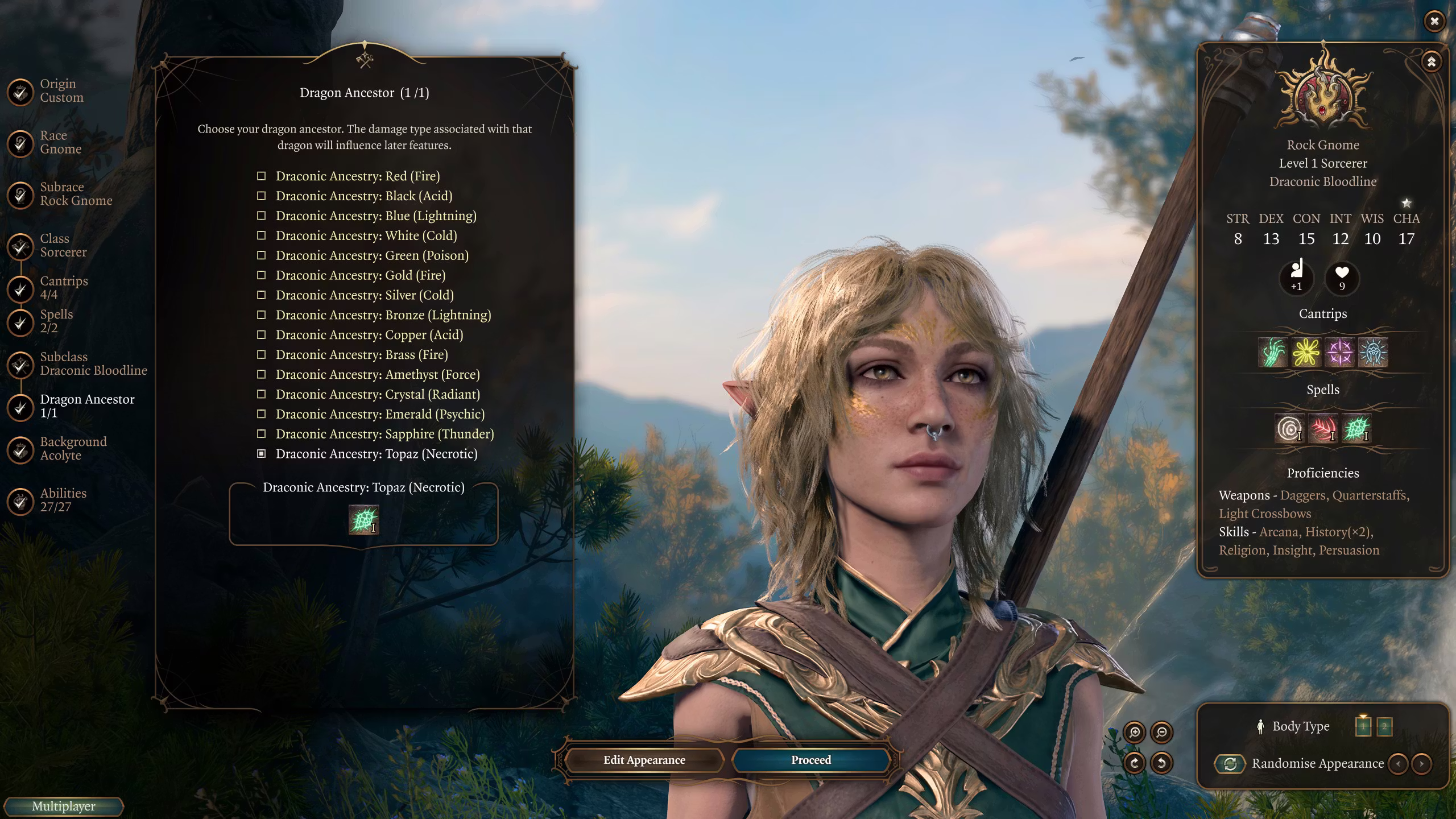
Task: Select Draconic Ancestry: Blue (Lightning)
Action: click(x=375, y=216)
